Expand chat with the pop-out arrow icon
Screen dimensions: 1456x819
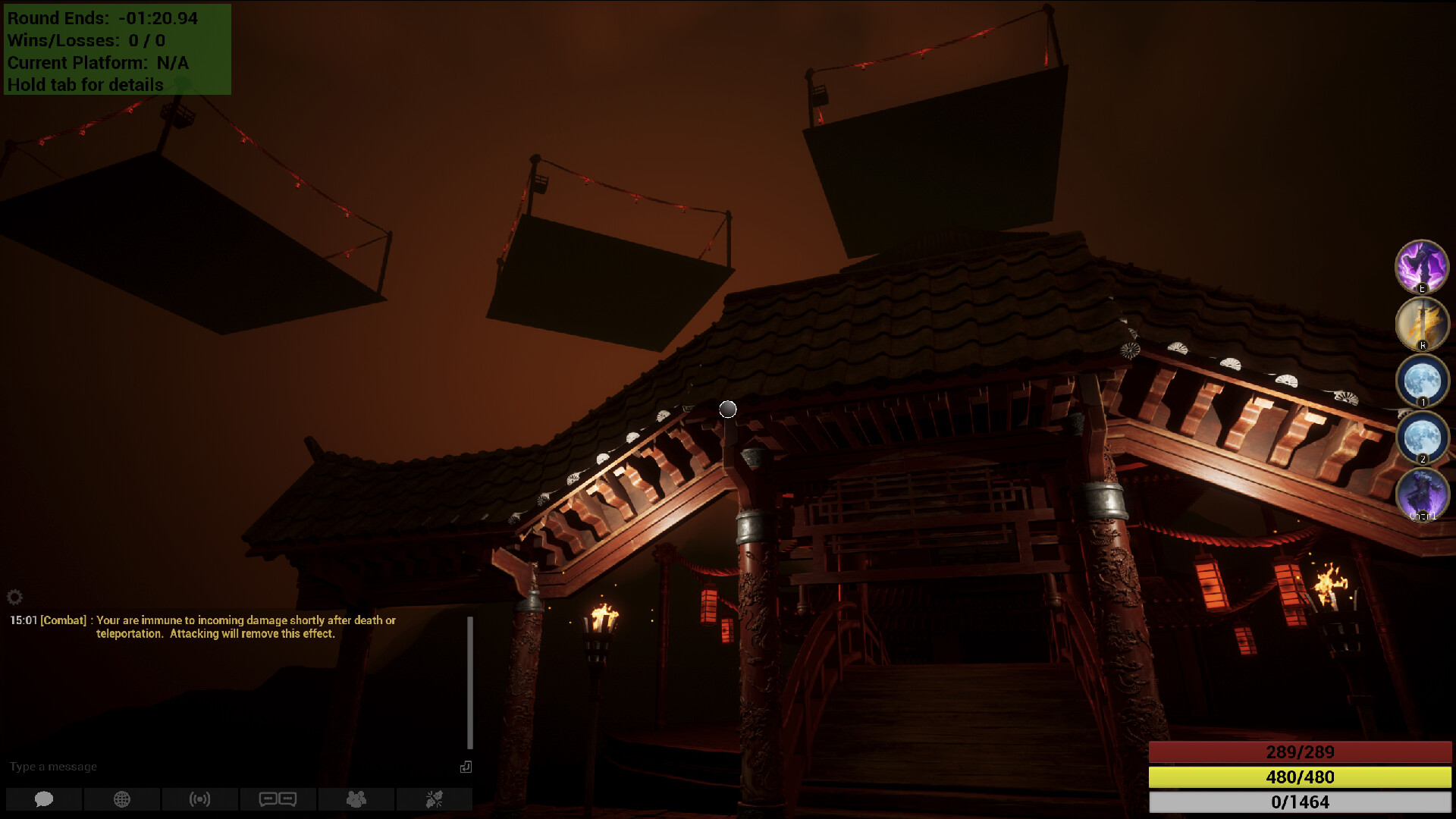(x=466, y=767)
